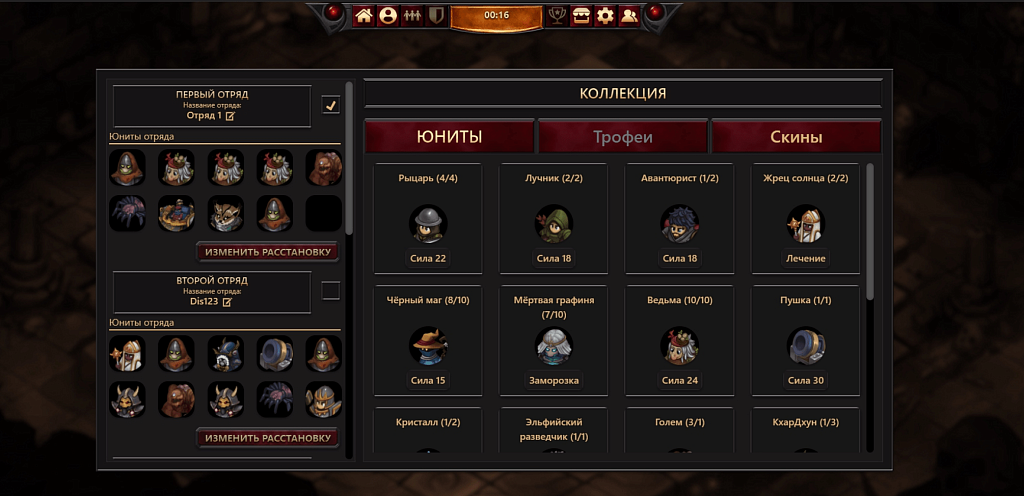Open the trophy achievements icon
Image resolution: width=1024 pixels, height=496 pixels.
pyautogui.click(x=557, y=15)
